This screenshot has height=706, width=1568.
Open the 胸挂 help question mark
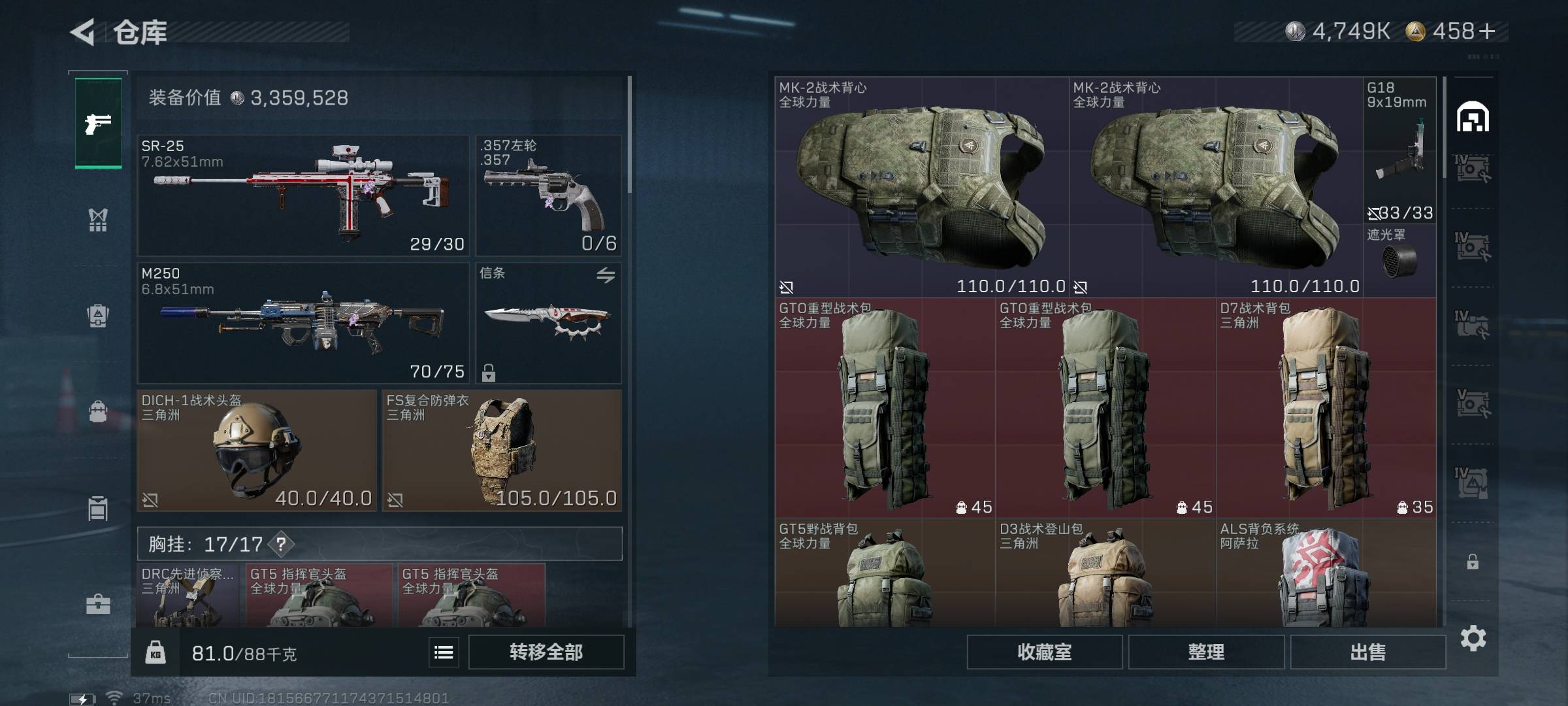(281, 544)
